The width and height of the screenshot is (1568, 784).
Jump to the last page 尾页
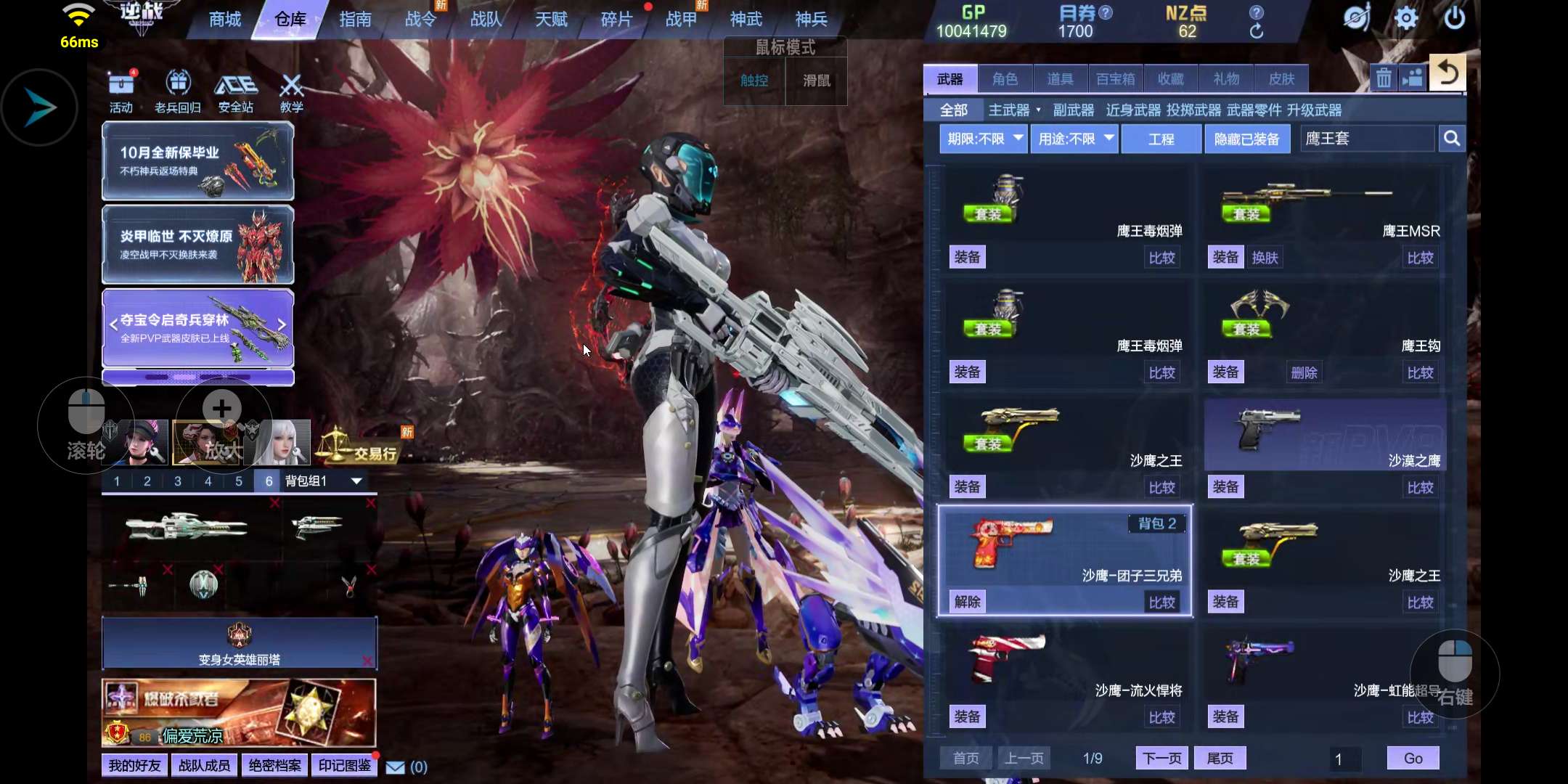click(x=1220, y=759)
